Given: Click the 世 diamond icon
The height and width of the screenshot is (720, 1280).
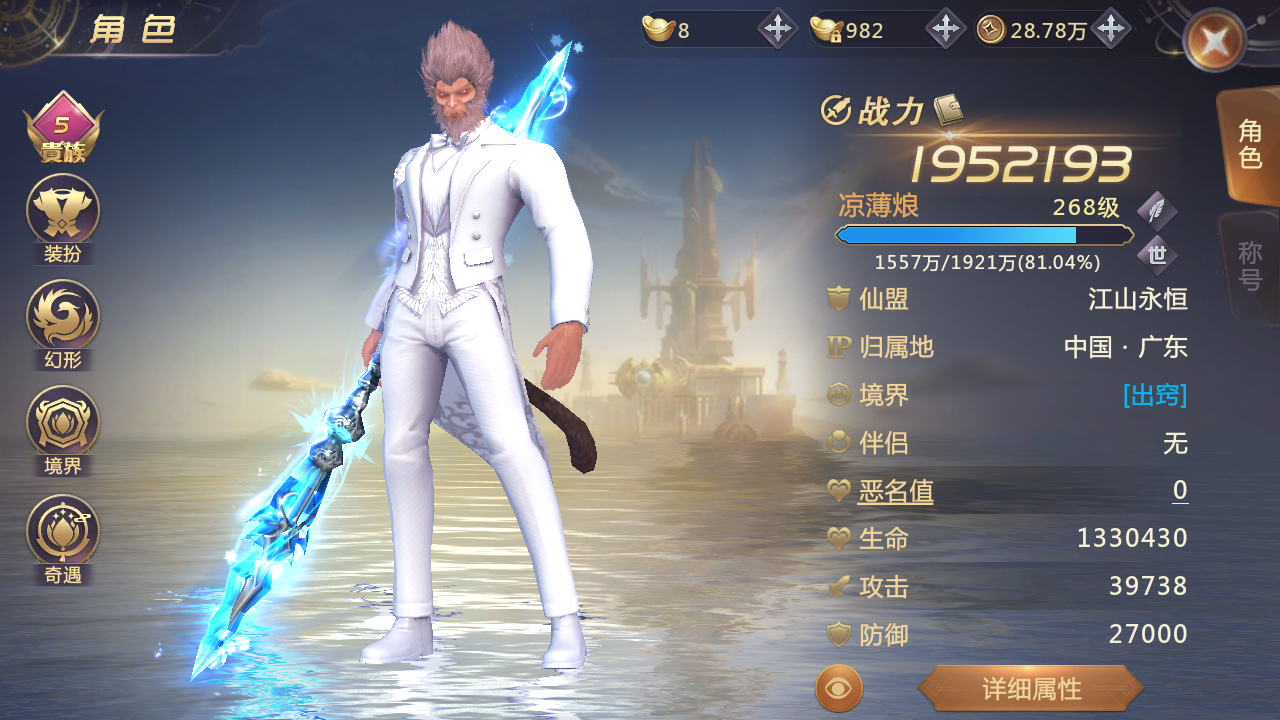Looking at the screenshot, I should click(1157, 255).
